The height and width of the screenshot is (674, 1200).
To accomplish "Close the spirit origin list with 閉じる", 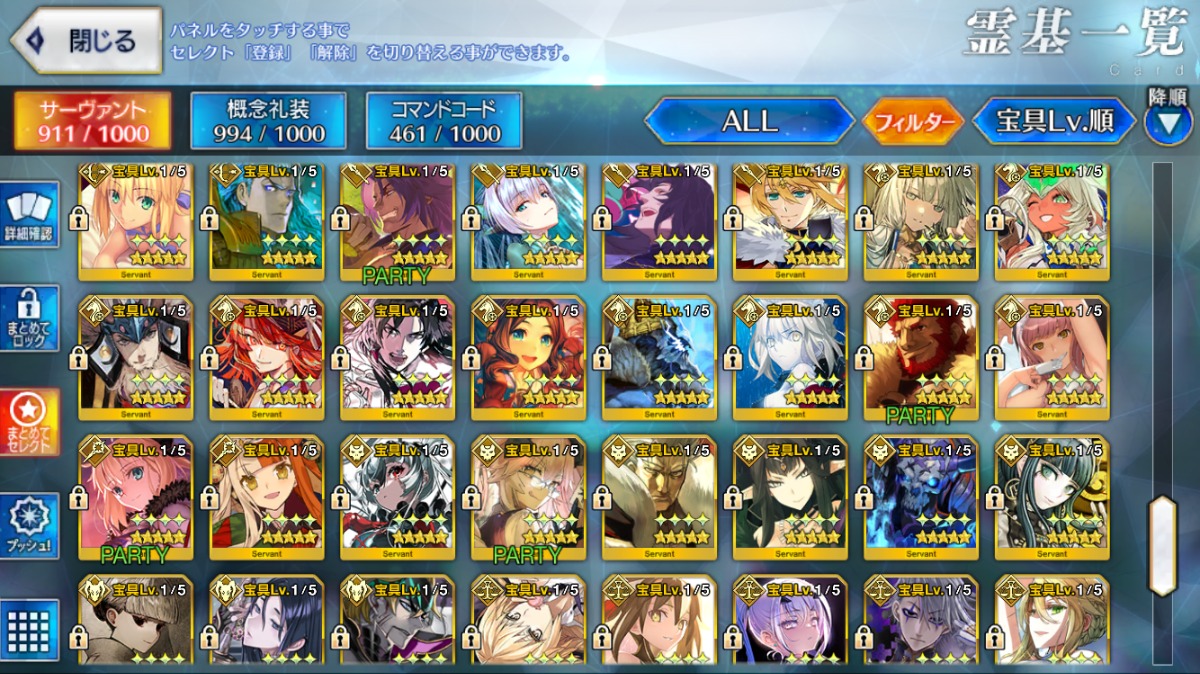I will click(x=86, y=41).
